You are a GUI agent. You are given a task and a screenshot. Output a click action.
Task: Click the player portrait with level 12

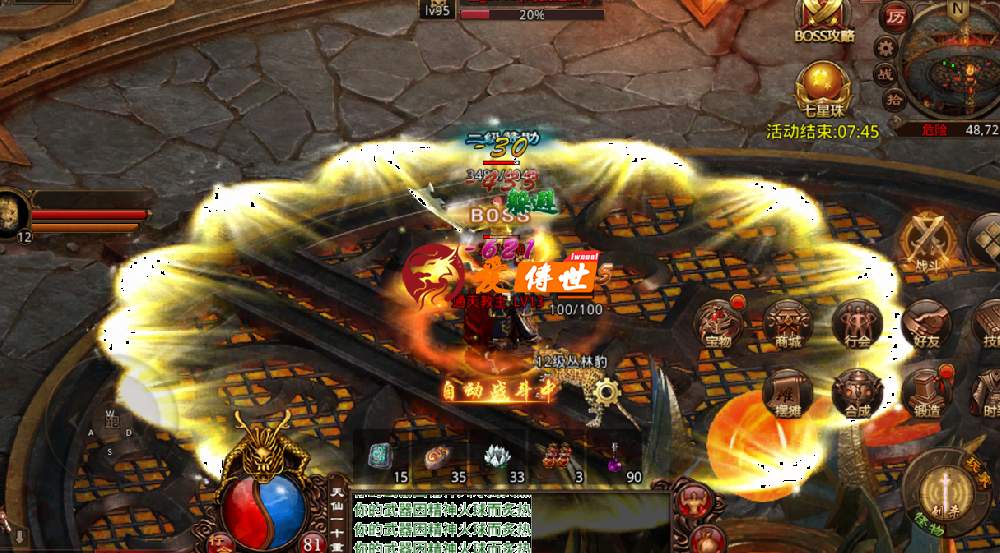coord(13,213)
